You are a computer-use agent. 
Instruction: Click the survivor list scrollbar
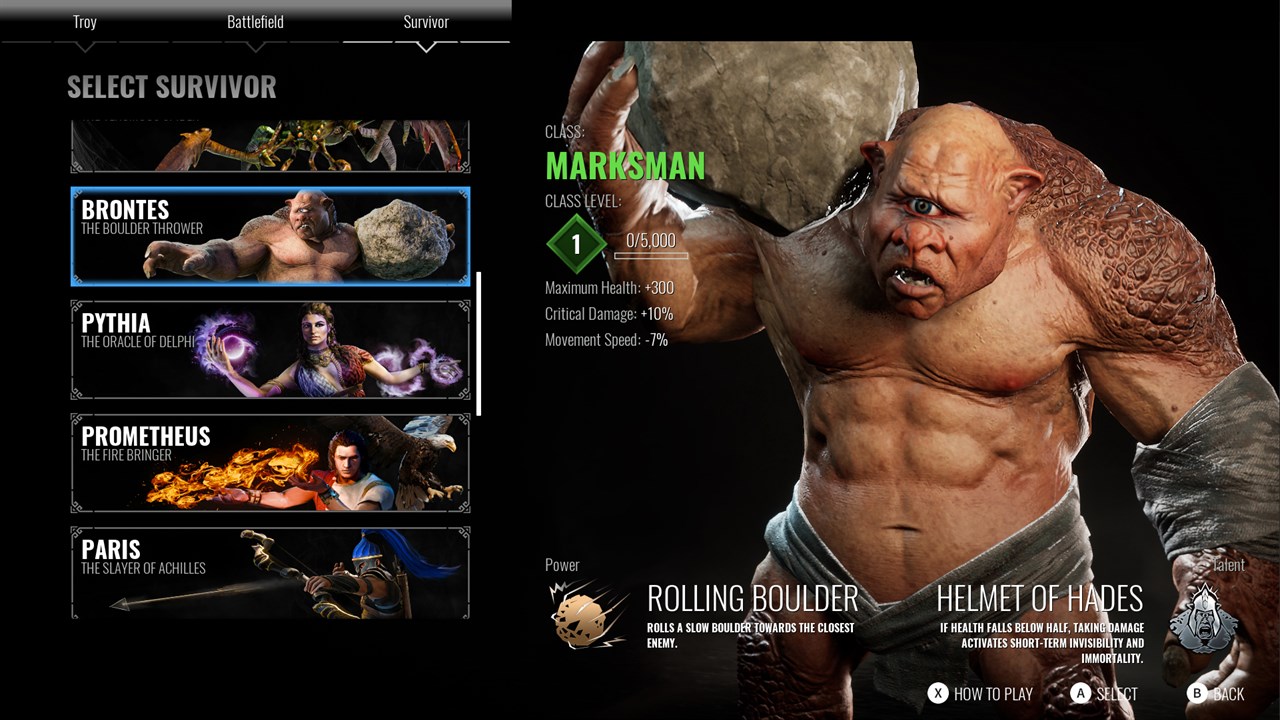pos(479,343)
